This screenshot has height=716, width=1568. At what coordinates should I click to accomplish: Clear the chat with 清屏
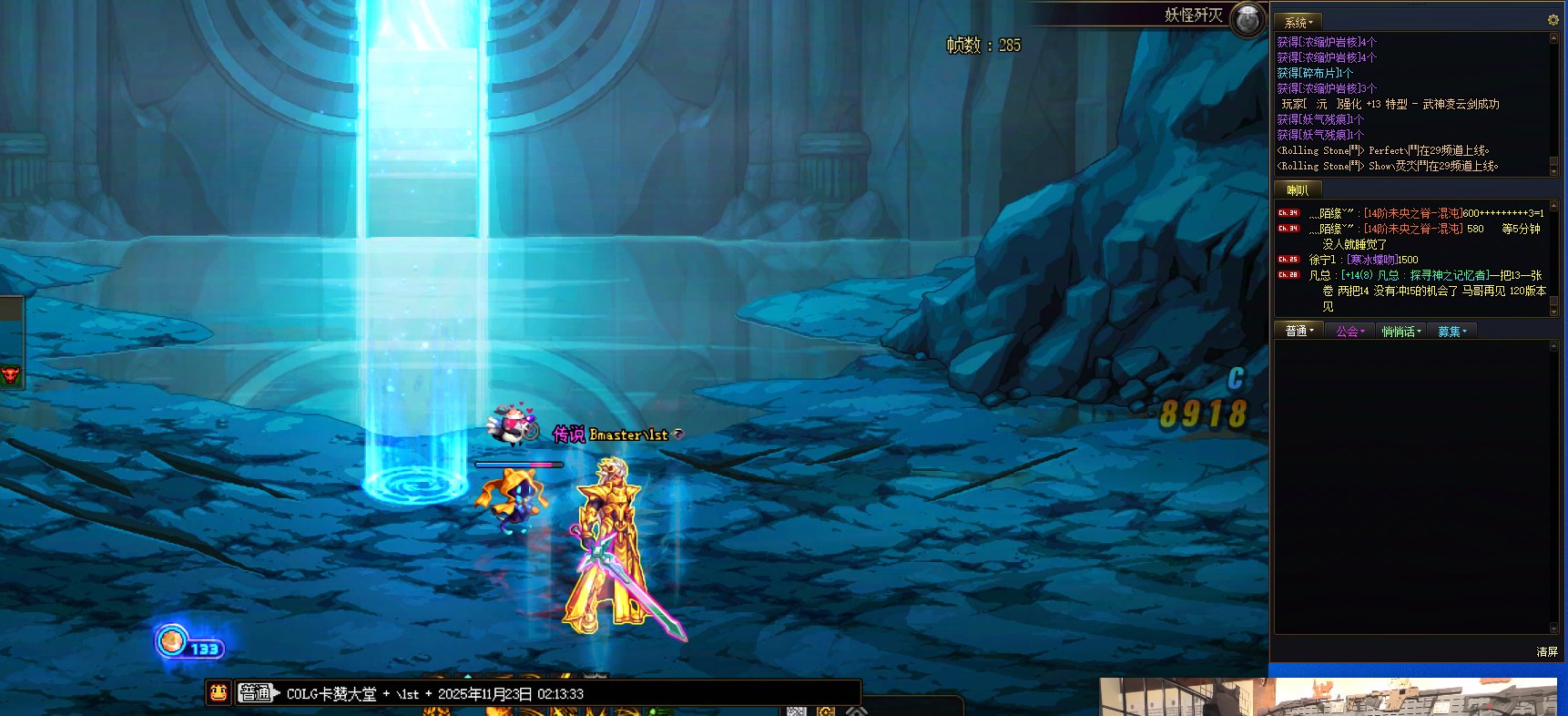tap(1546, 652)
